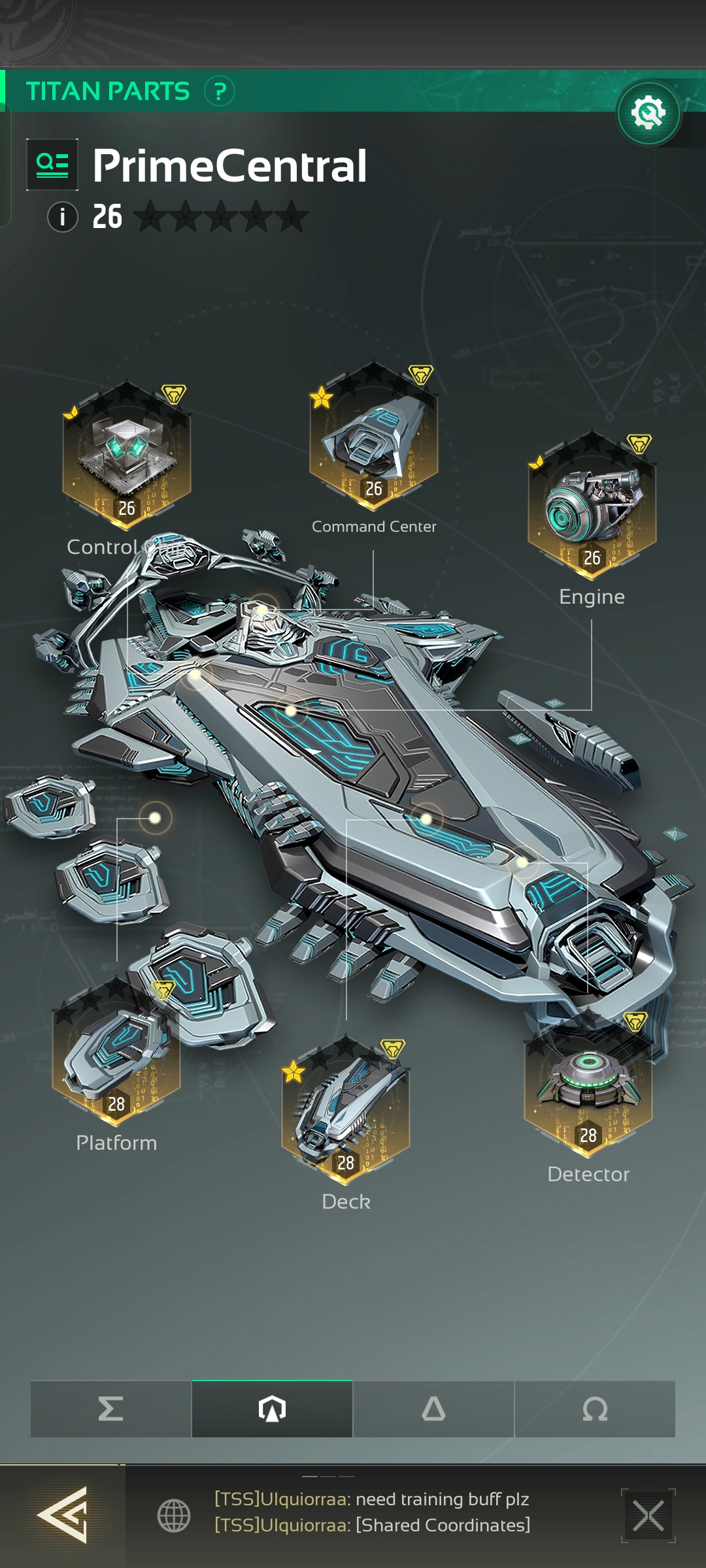The height and width of the screenshot is (1568, 706).
Task: Open the chat channel globe icon
Action: [x=174, y=1515]
